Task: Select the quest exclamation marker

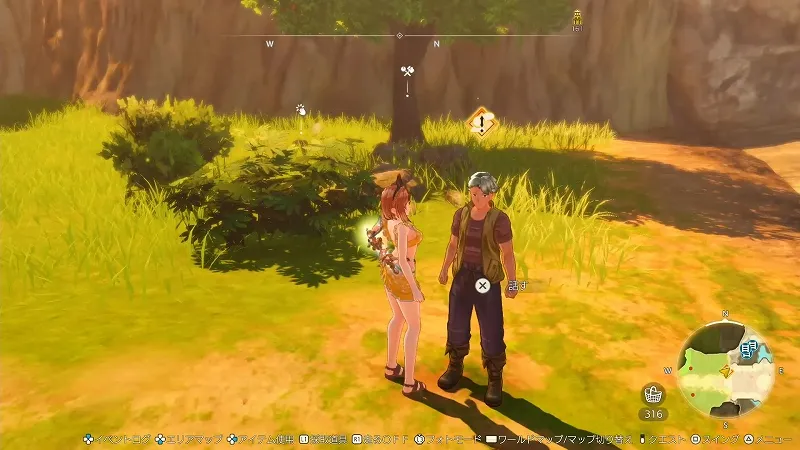Action: (482, 124)
